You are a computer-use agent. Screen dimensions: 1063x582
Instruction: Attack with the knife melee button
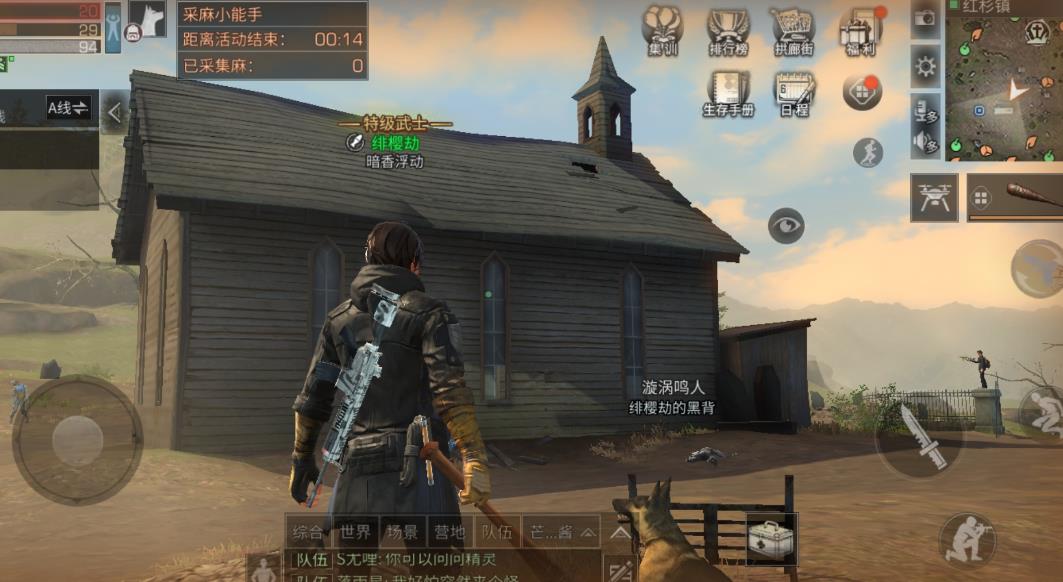pyautogui.click(x=918, y=436)
